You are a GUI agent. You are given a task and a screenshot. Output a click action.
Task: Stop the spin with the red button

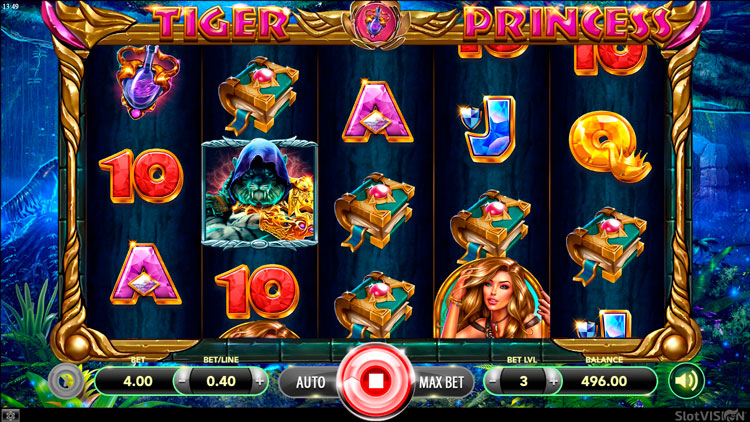(376, 381)
